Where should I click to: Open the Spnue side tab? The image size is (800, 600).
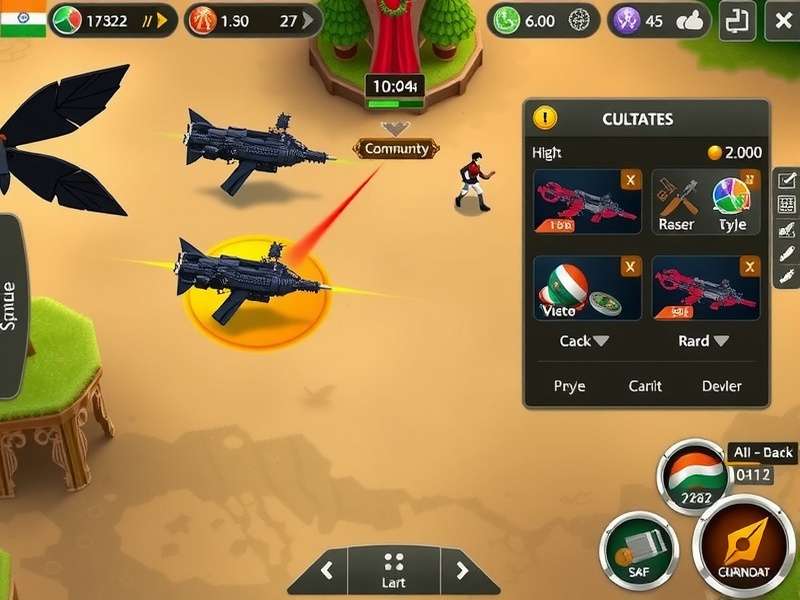pyautogui.click(x=10, y=305)
